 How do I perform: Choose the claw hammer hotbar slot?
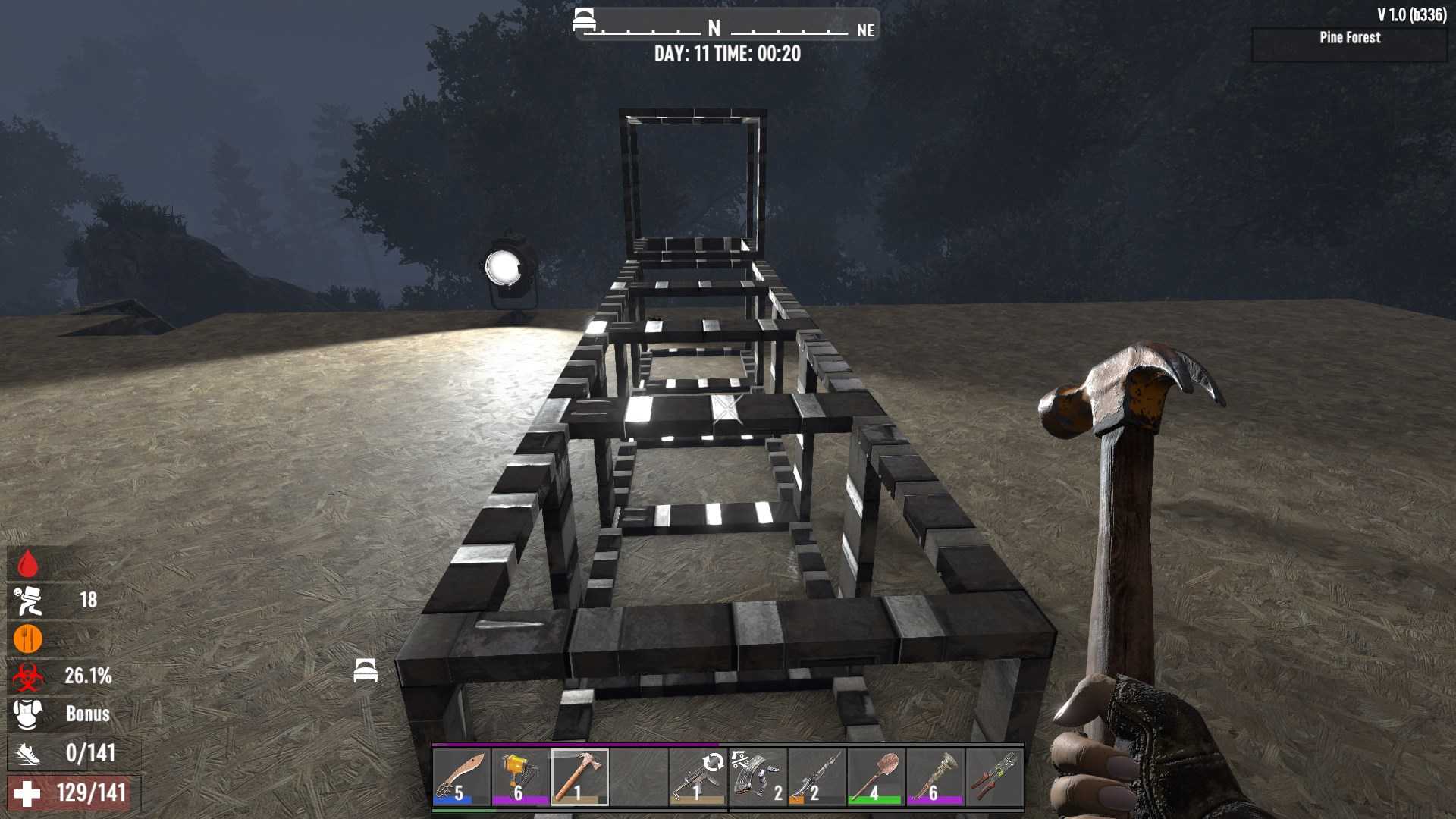[579, 777]
